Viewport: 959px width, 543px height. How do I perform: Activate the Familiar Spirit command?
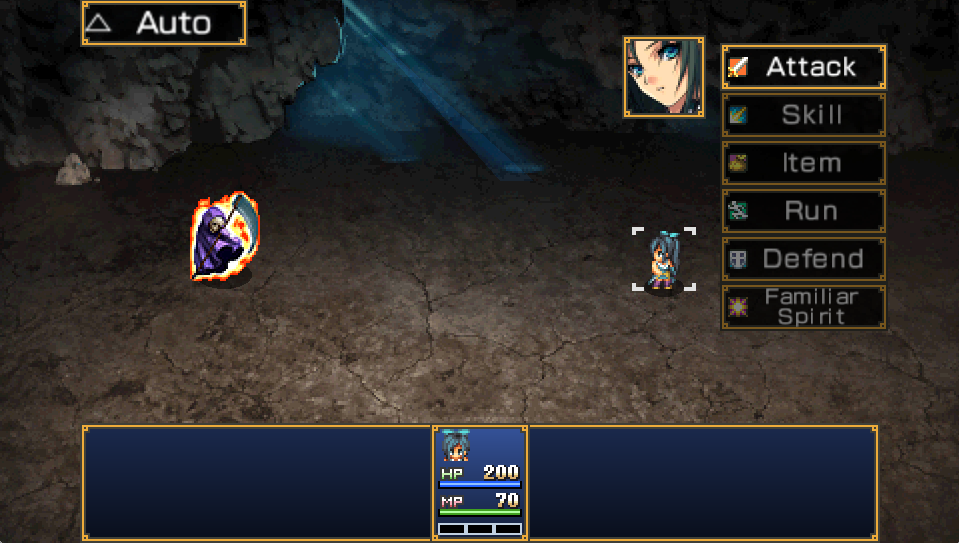click(x=804, y=307)
